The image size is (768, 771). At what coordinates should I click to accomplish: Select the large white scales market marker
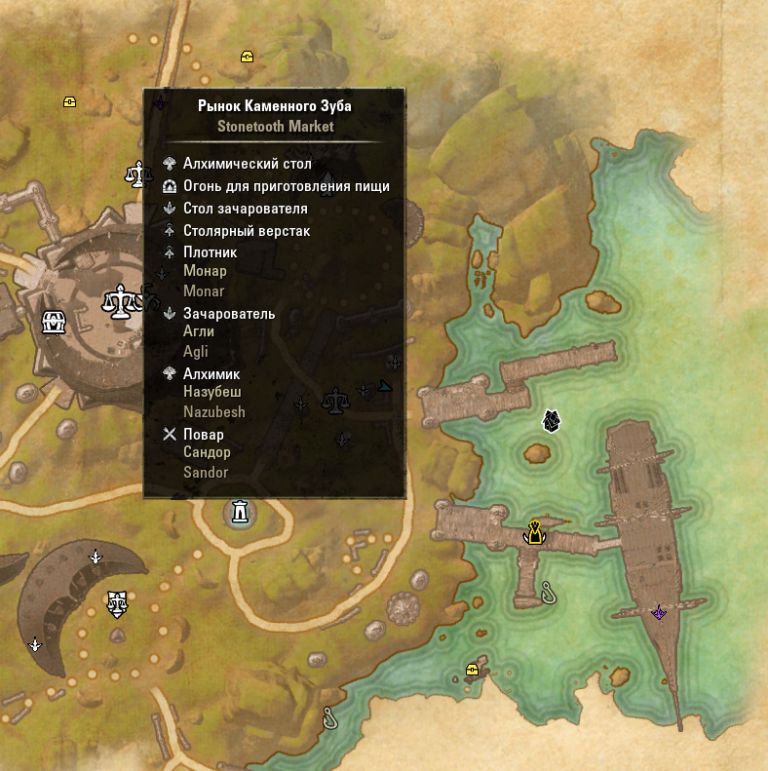pyautogui.click(x=121, y=300)
